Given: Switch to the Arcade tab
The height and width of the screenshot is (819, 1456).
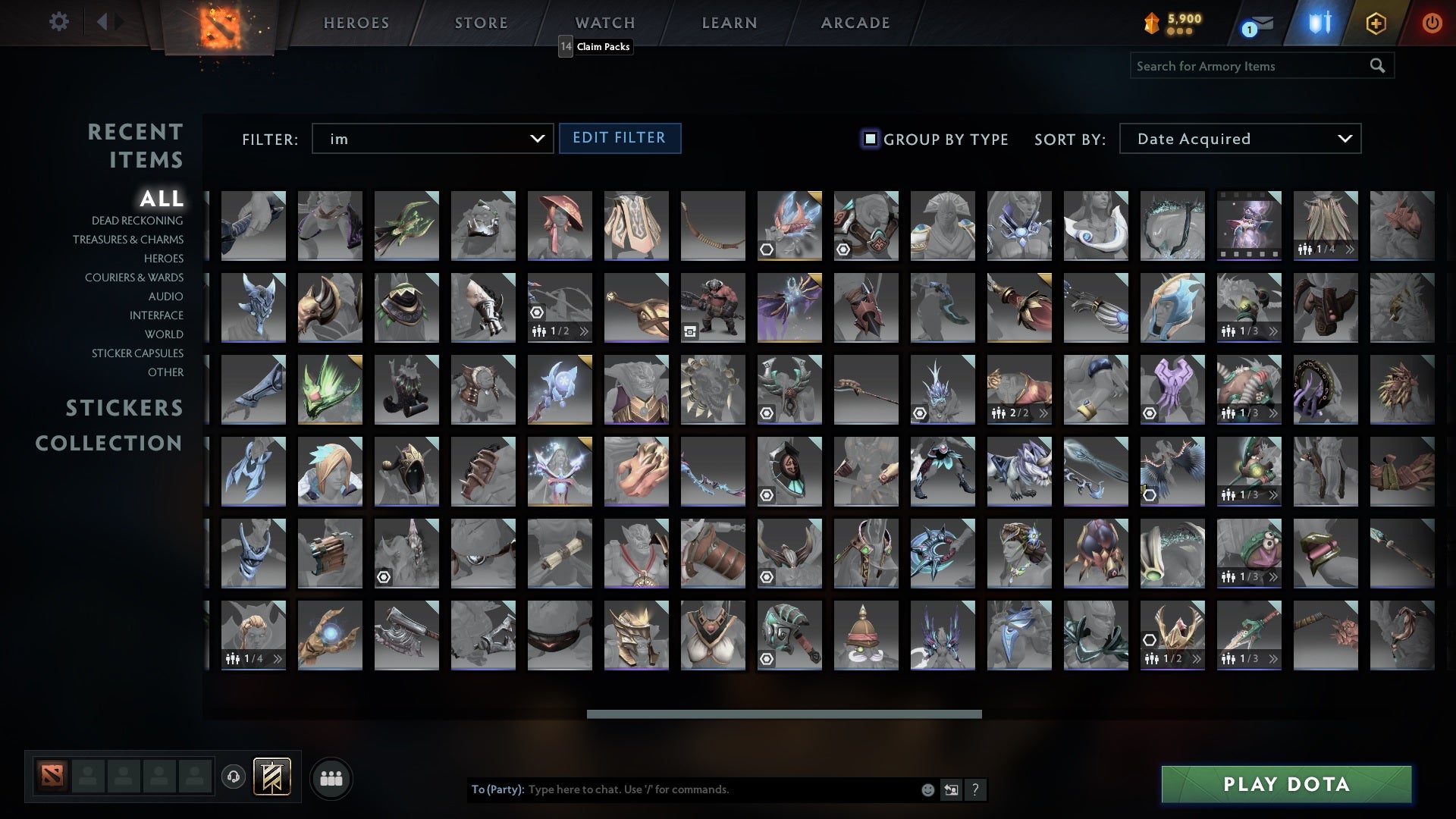Looking at the screenshot, I should pos(854,23).
